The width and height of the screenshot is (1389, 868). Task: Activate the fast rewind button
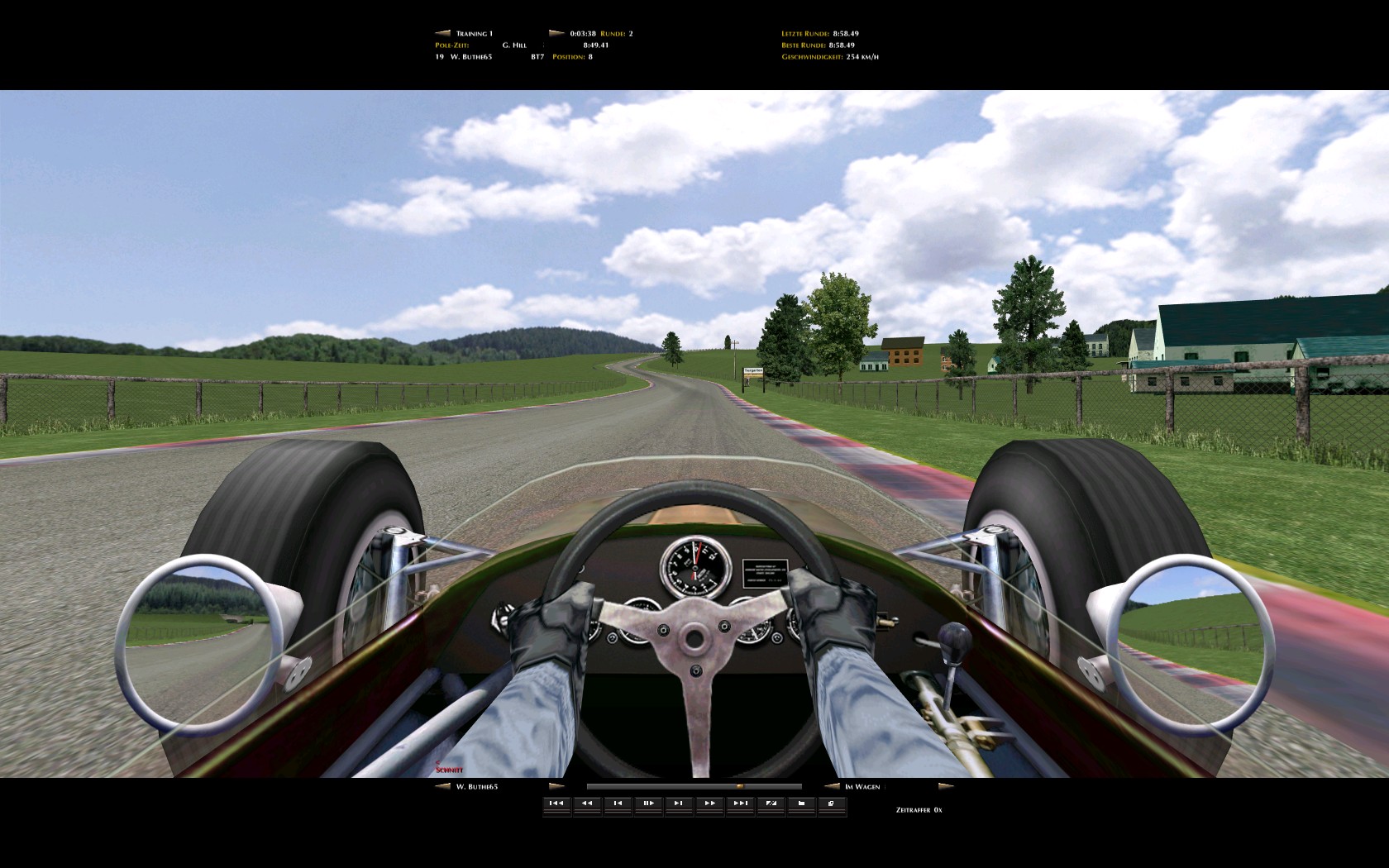[x=587, y=804]
